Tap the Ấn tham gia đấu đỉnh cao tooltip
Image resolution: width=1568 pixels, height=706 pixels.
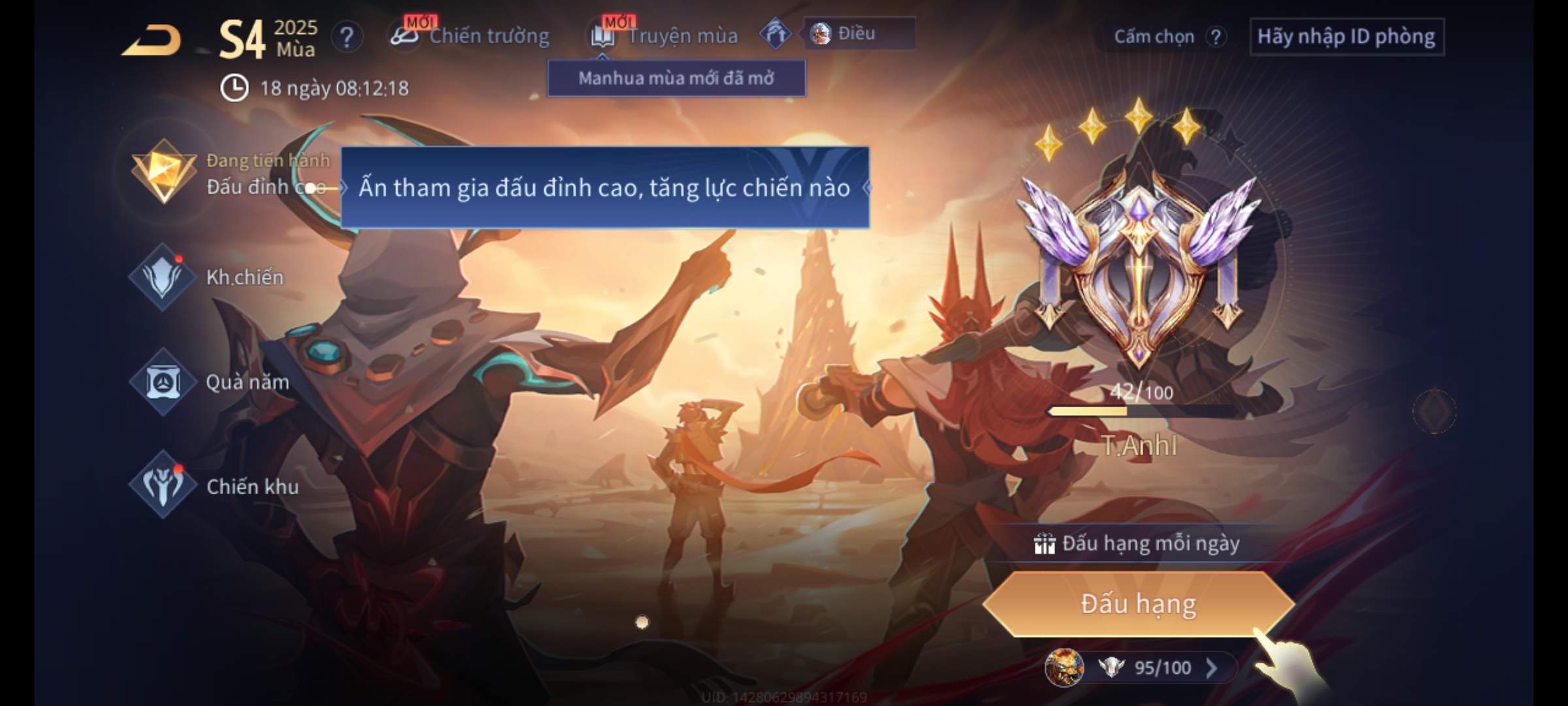coord(604,188)
